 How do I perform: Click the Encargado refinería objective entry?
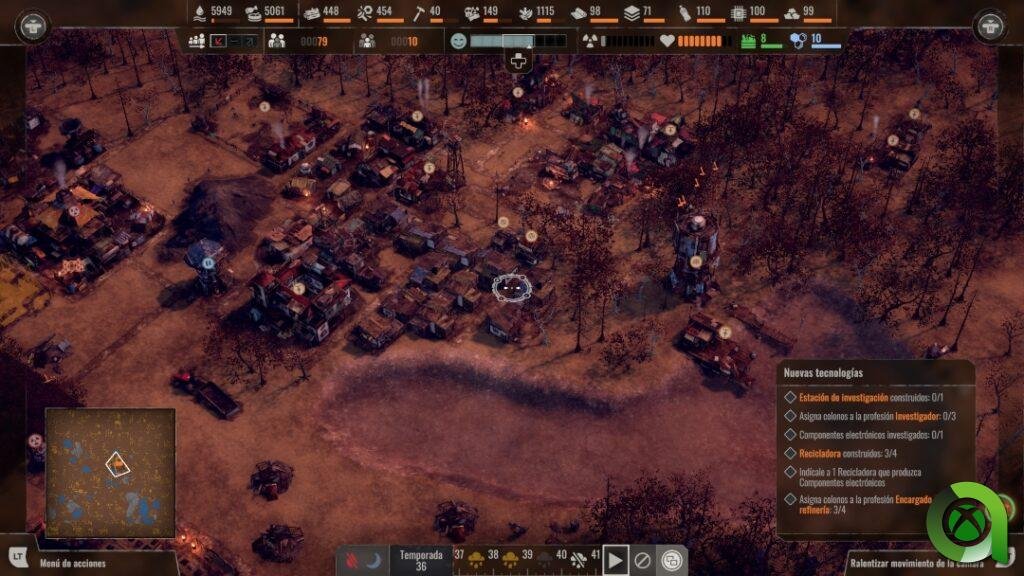(876, 504)
